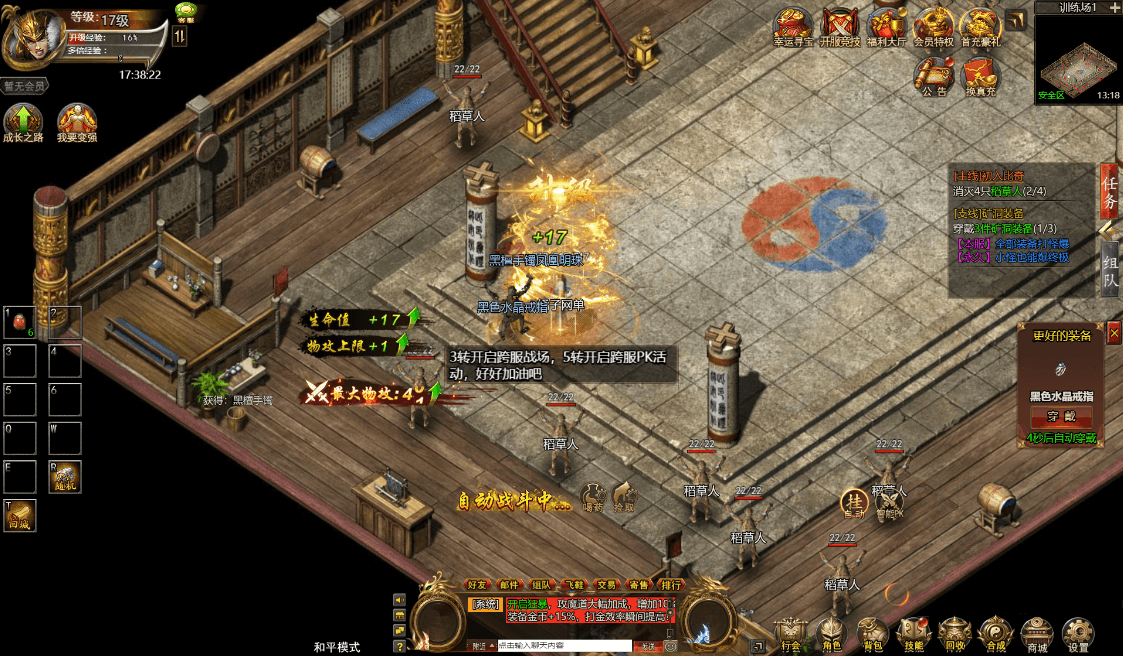Open the 背包 backpack

click(x=871, y=633)
